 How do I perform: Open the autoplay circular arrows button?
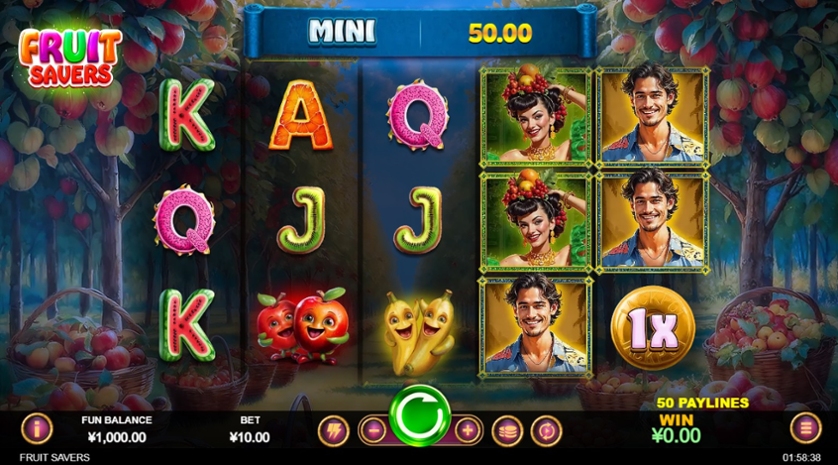547,430
